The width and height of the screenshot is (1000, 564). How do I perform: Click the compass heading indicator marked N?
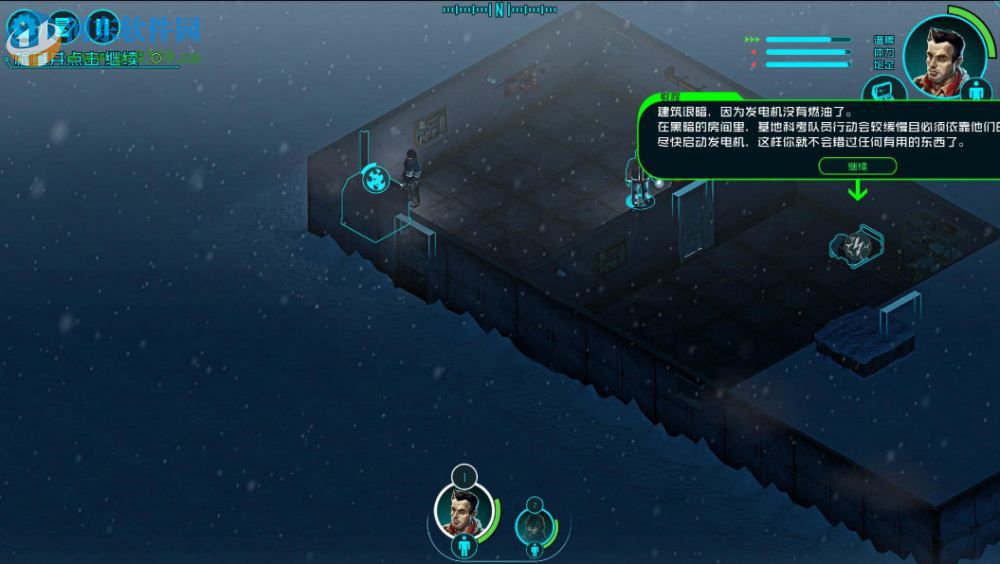coord(499,10)
